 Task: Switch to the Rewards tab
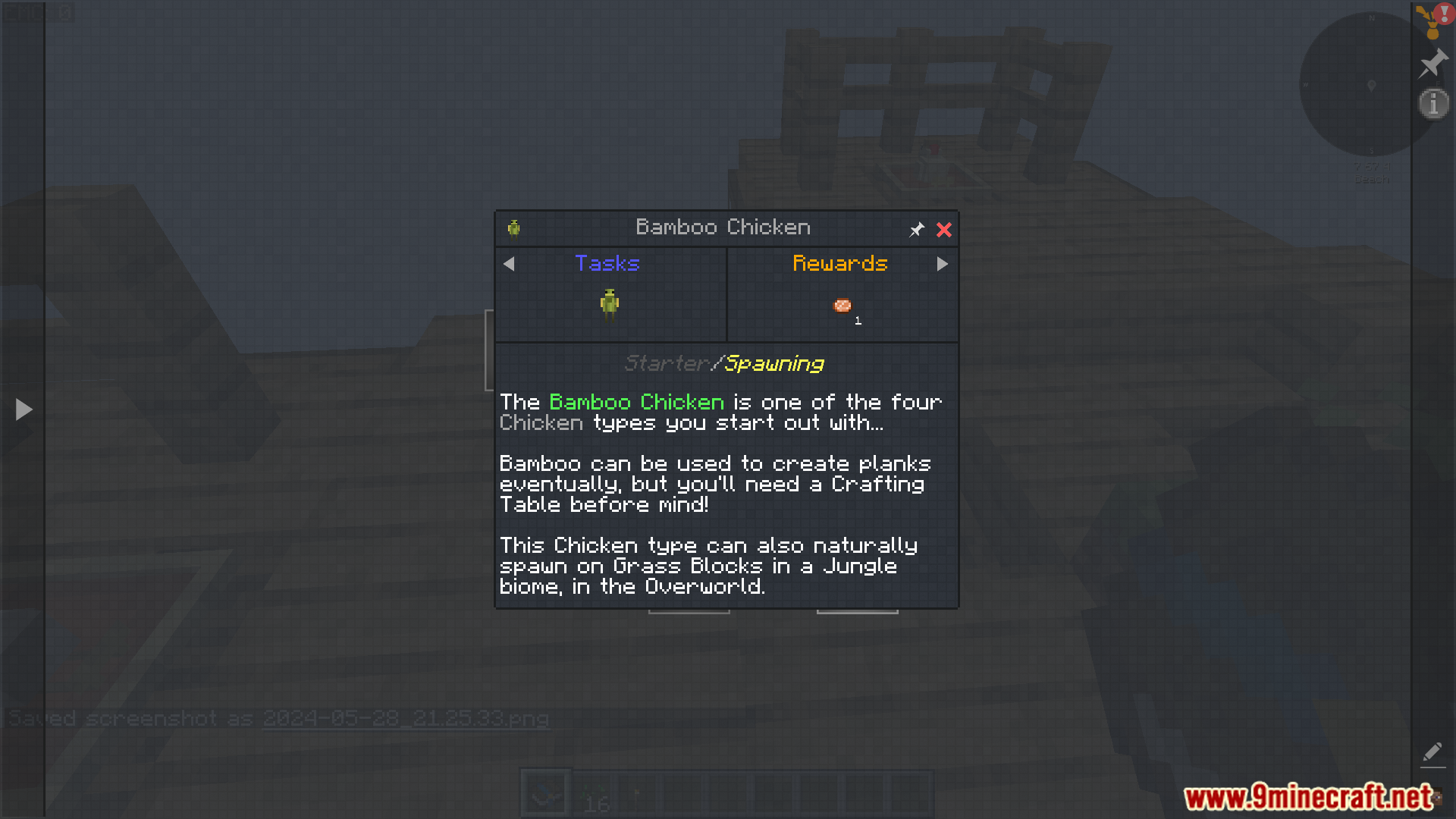840,263
